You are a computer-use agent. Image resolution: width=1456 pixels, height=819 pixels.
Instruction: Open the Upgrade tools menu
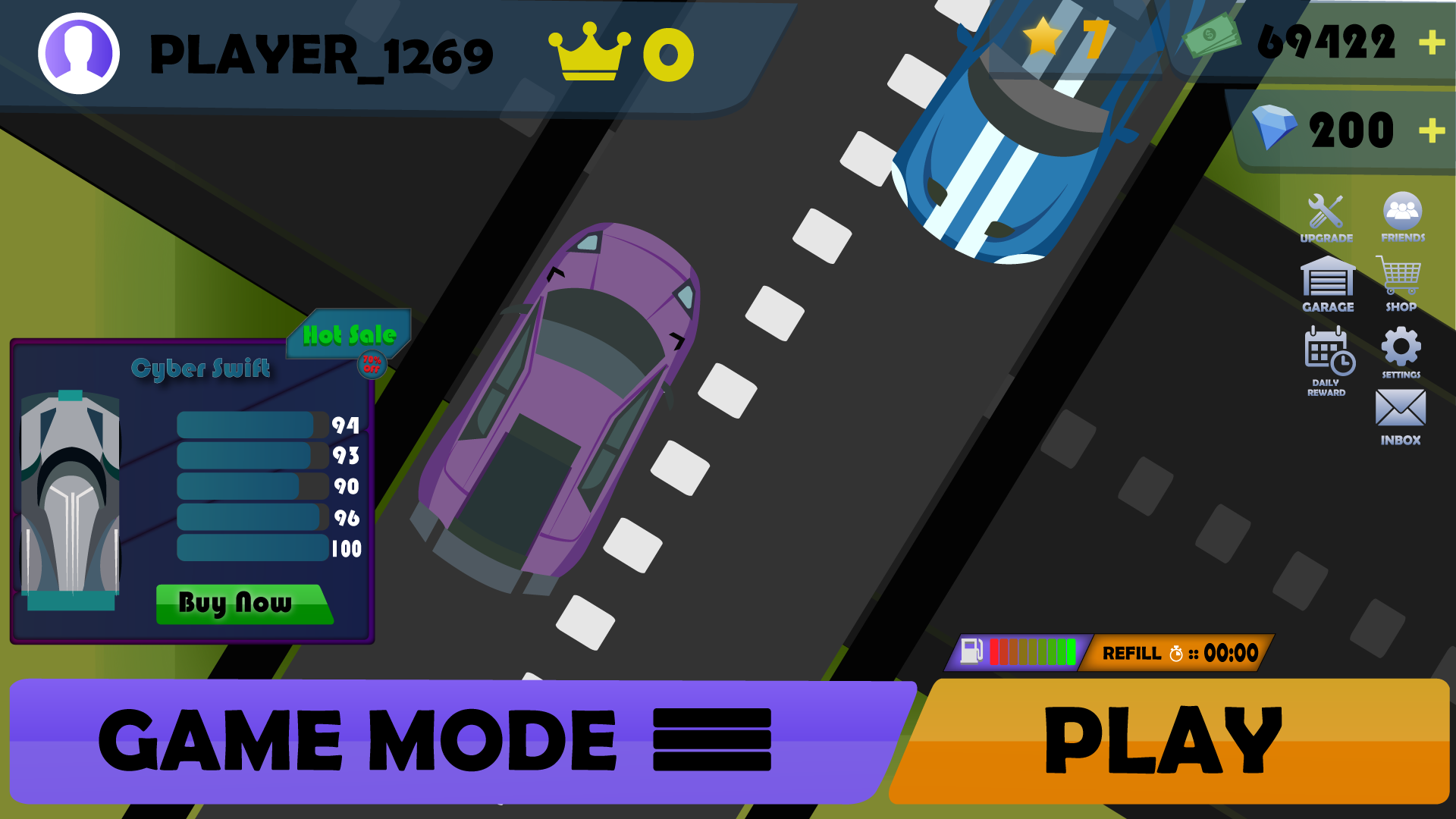1324,212
